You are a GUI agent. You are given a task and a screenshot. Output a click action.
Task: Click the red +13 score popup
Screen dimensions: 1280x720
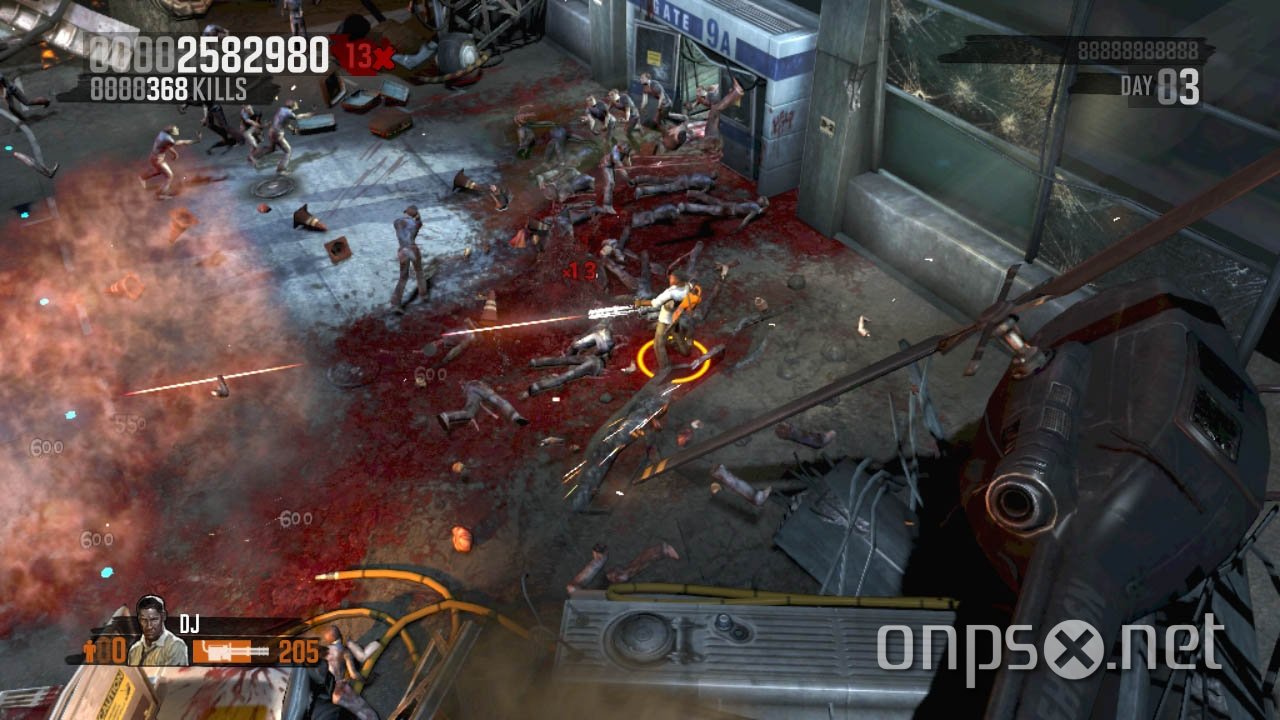click(580, 268)
